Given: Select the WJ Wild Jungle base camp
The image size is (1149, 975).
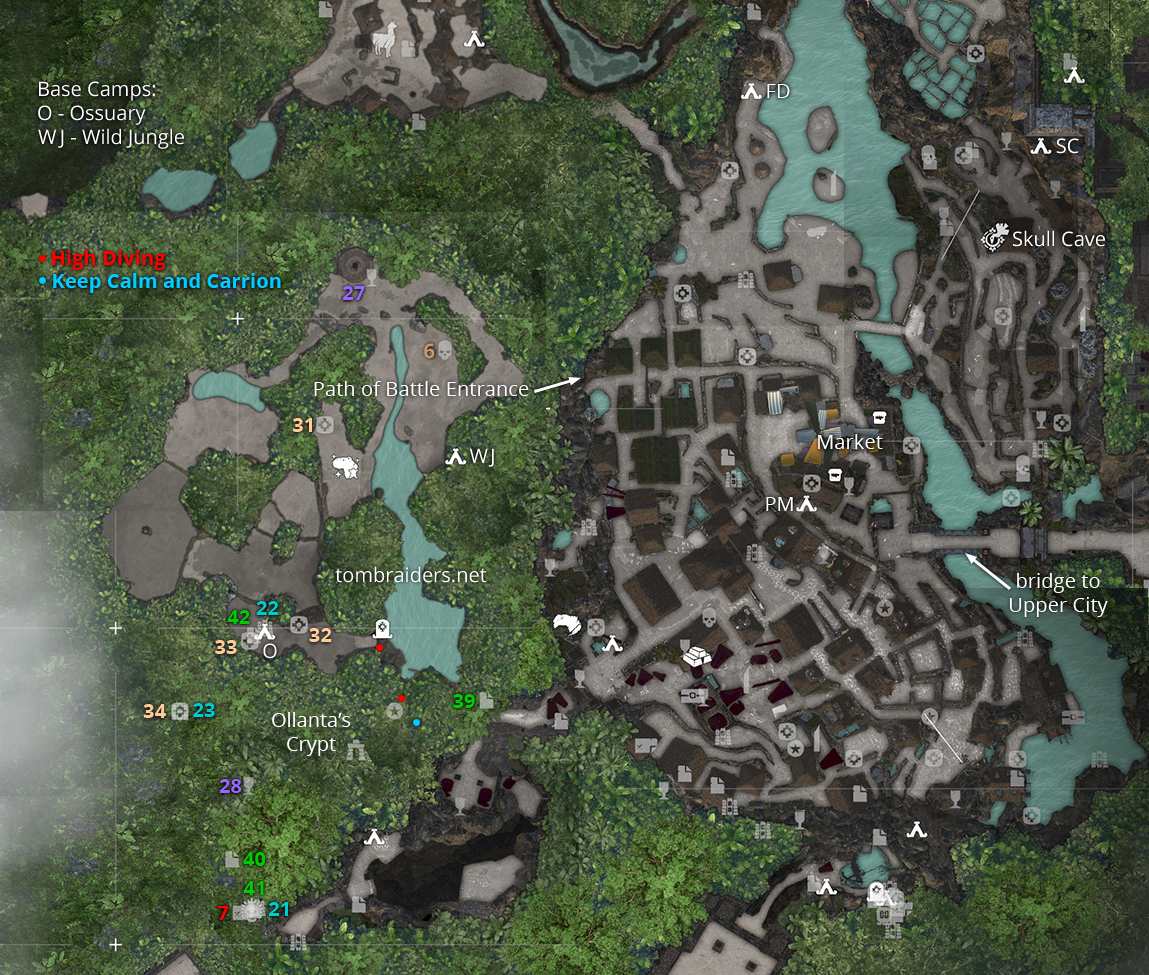Looking at the screenshot, I should (x=457, y=457).
